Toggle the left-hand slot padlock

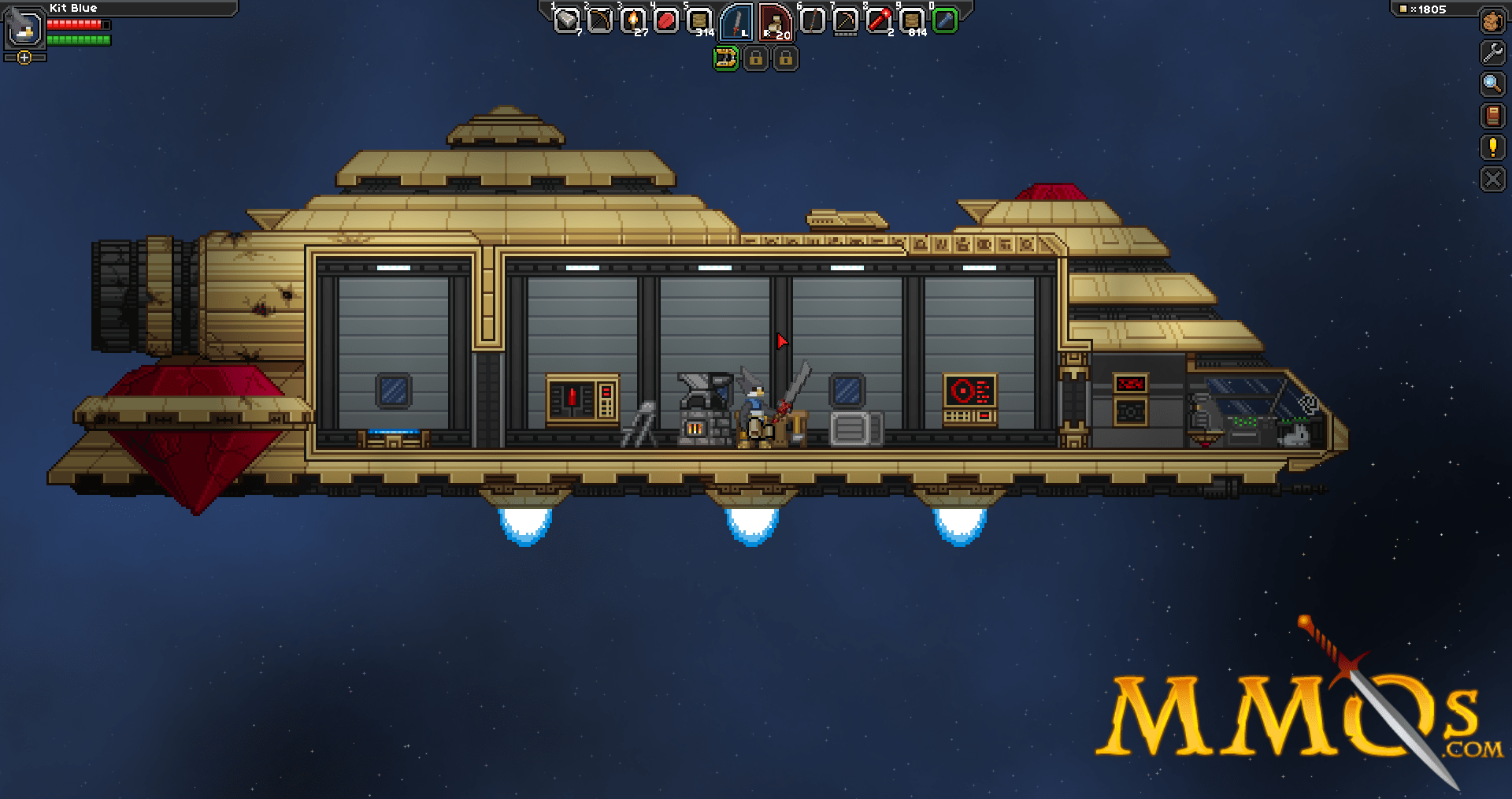click(x=754, y=59)
